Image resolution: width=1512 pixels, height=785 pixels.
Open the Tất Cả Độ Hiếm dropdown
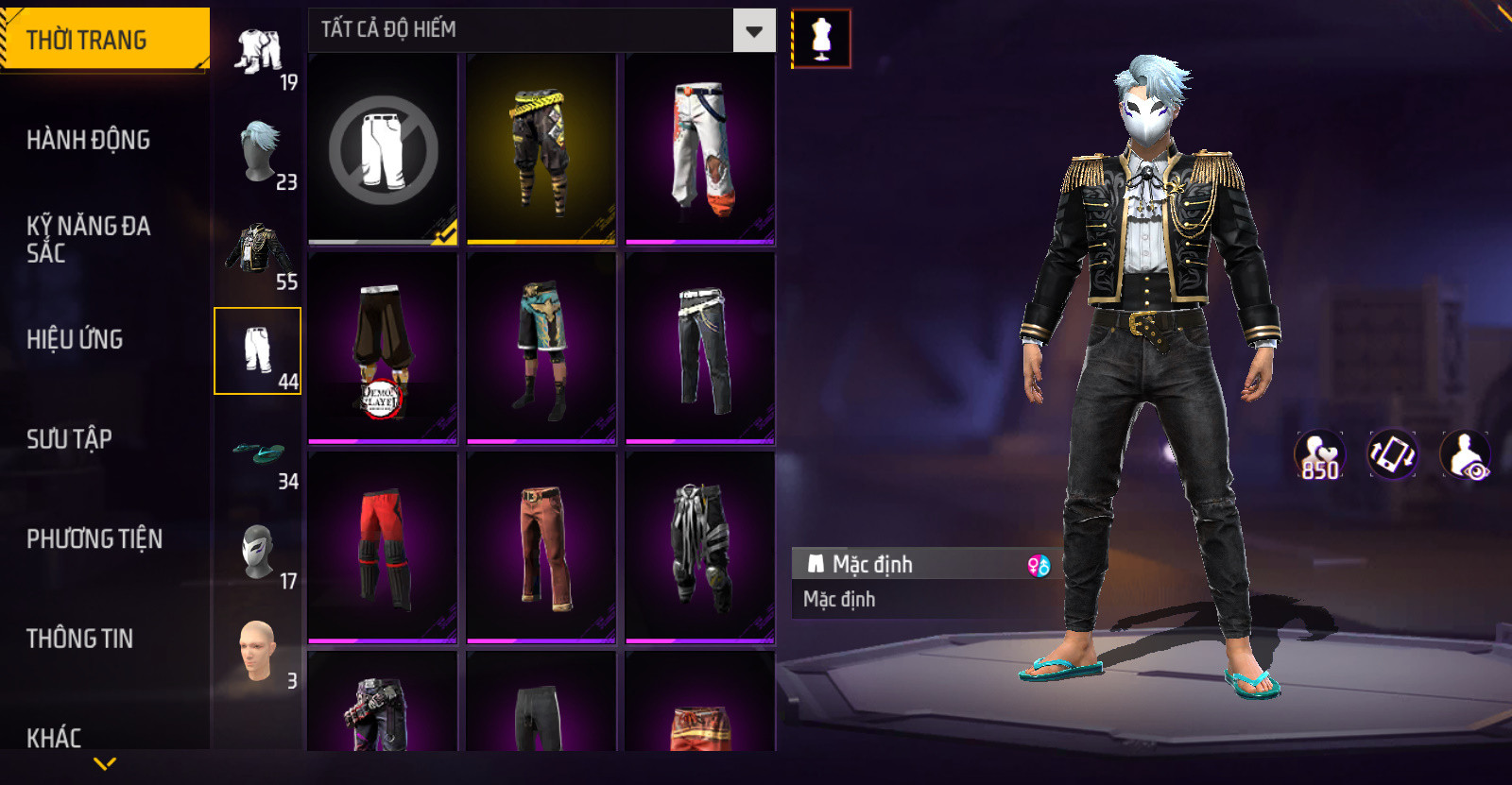[x=753, y=31]
